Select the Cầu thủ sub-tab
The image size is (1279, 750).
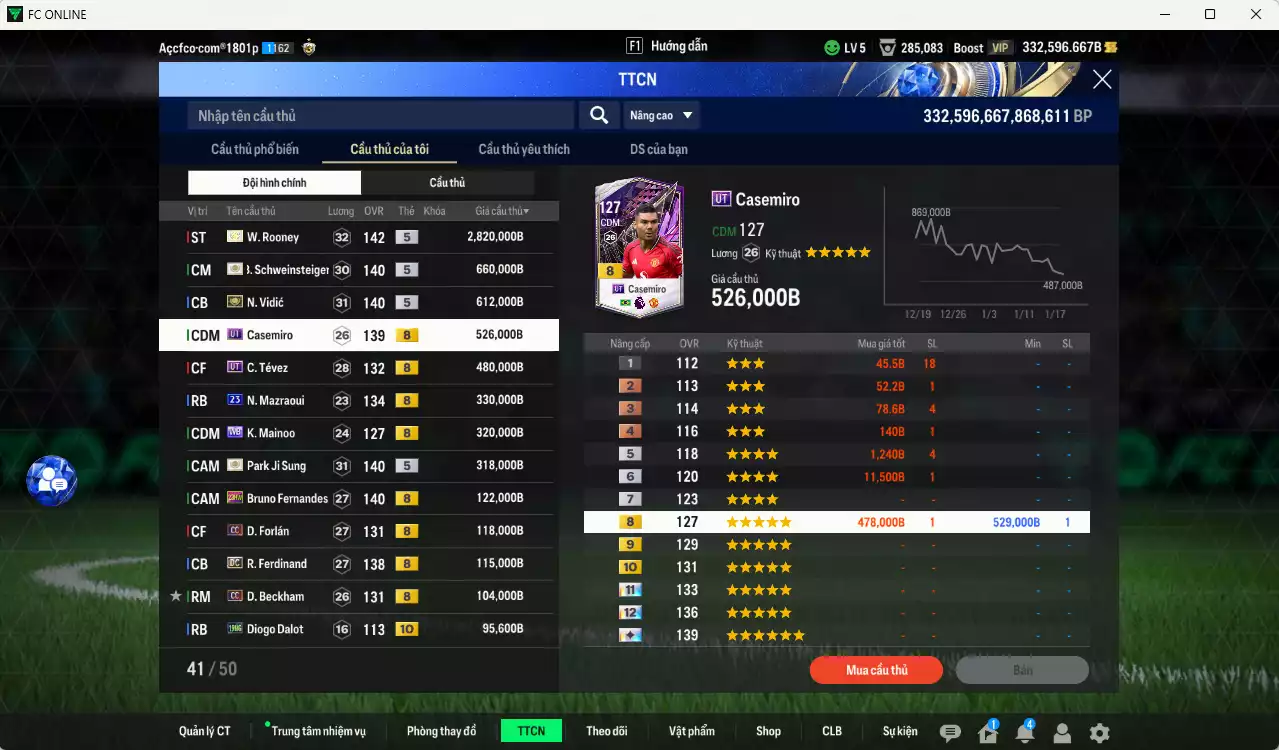(x=447, y=183)
